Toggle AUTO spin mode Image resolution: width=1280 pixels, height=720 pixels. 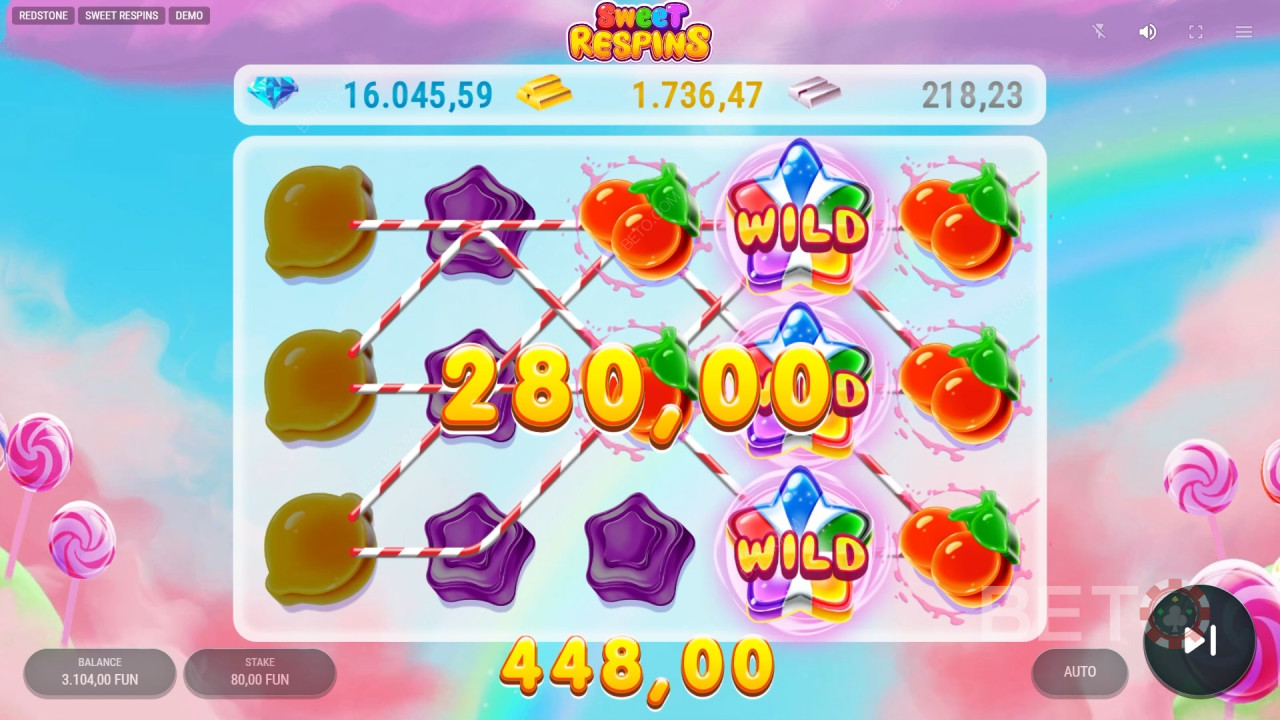[x=1079, y=672]
